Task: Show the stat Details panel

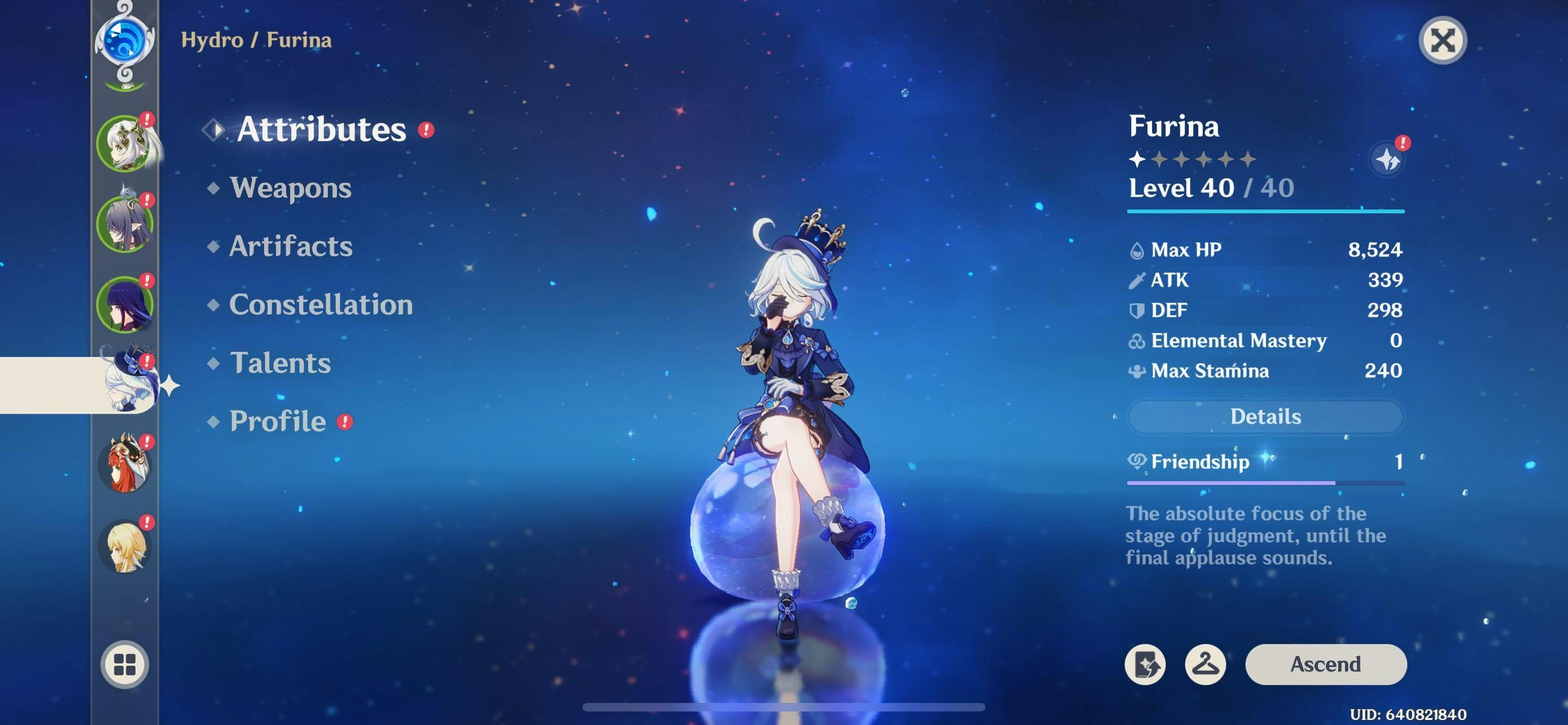Action: [x=1265, y=417]
